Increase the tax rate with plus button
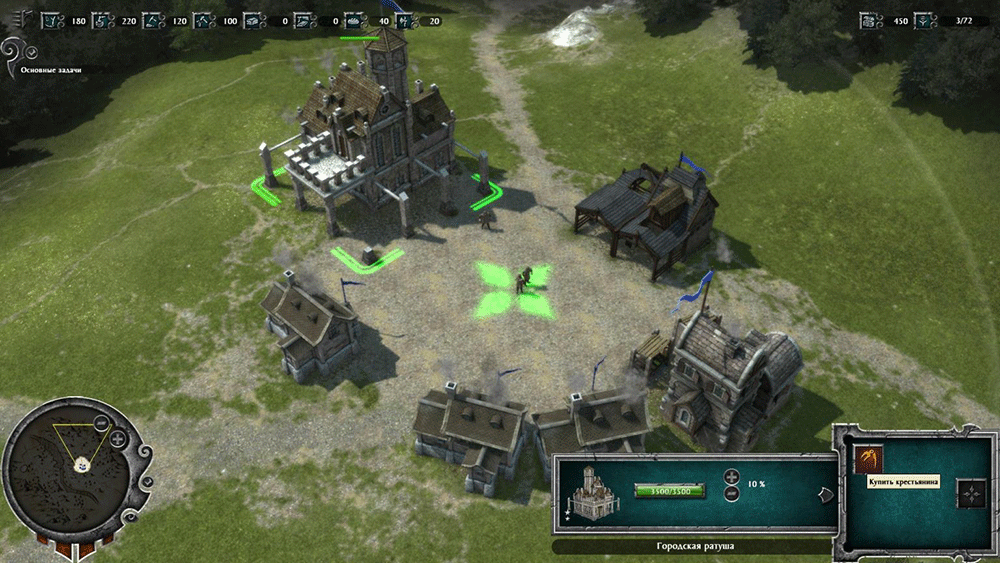This screenshot has height=563, width=1000. (731, 477)
